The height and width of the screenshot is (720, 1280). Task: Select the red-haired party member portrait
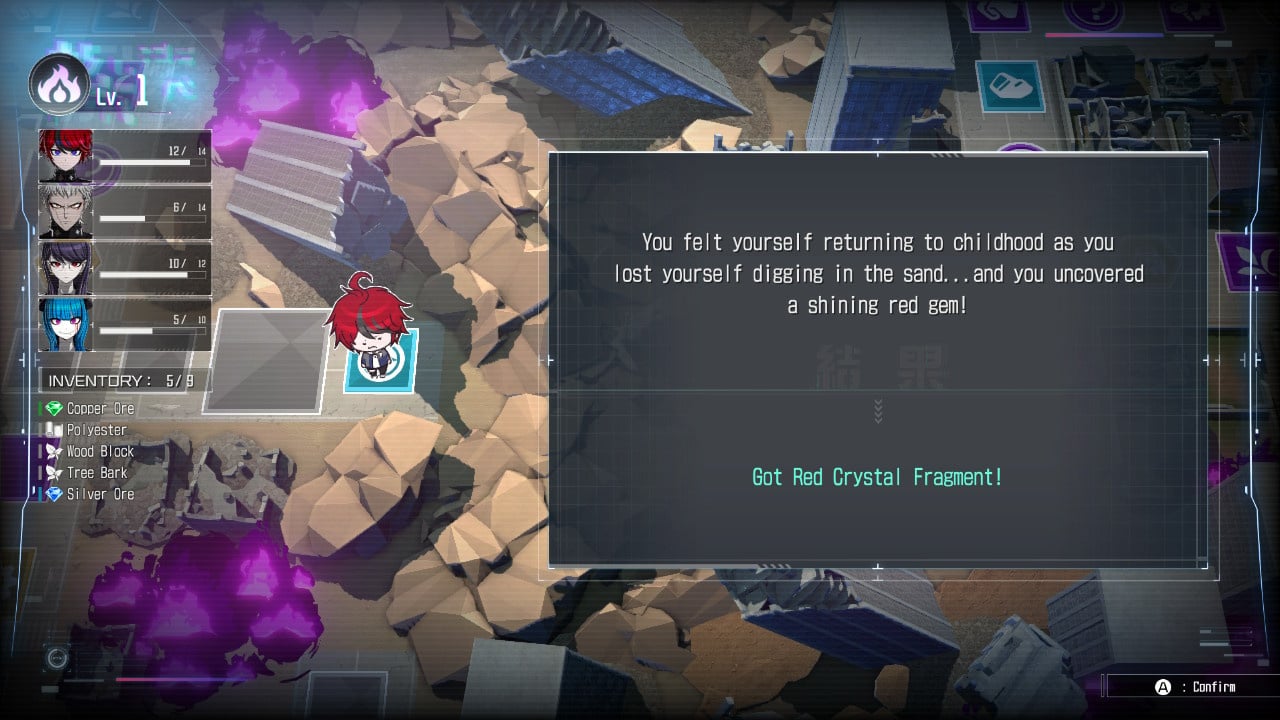[66, 156]
